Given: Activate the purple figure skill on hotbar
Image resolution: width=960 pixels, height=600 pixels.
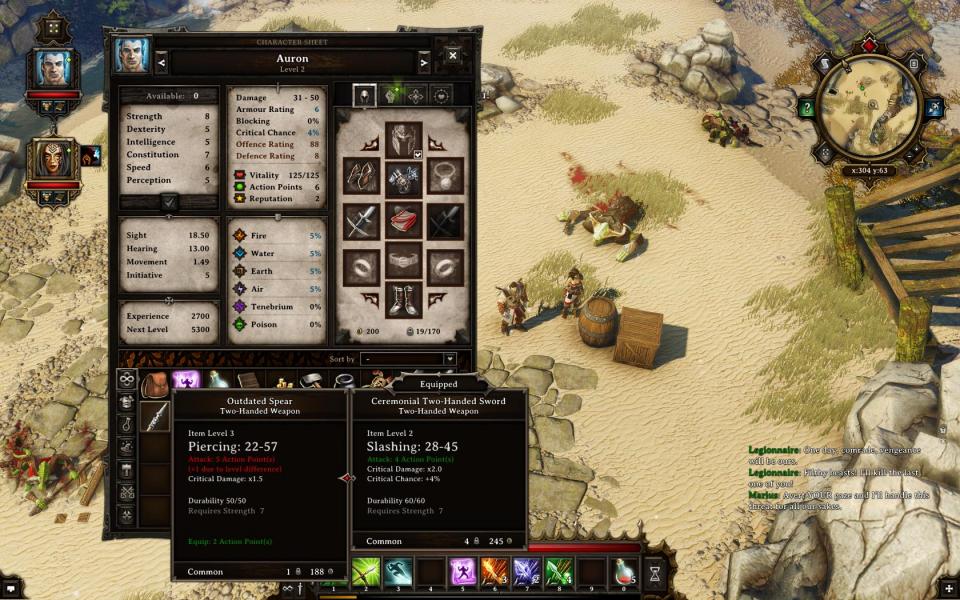Looking at the screenshot, I should 463,573.
